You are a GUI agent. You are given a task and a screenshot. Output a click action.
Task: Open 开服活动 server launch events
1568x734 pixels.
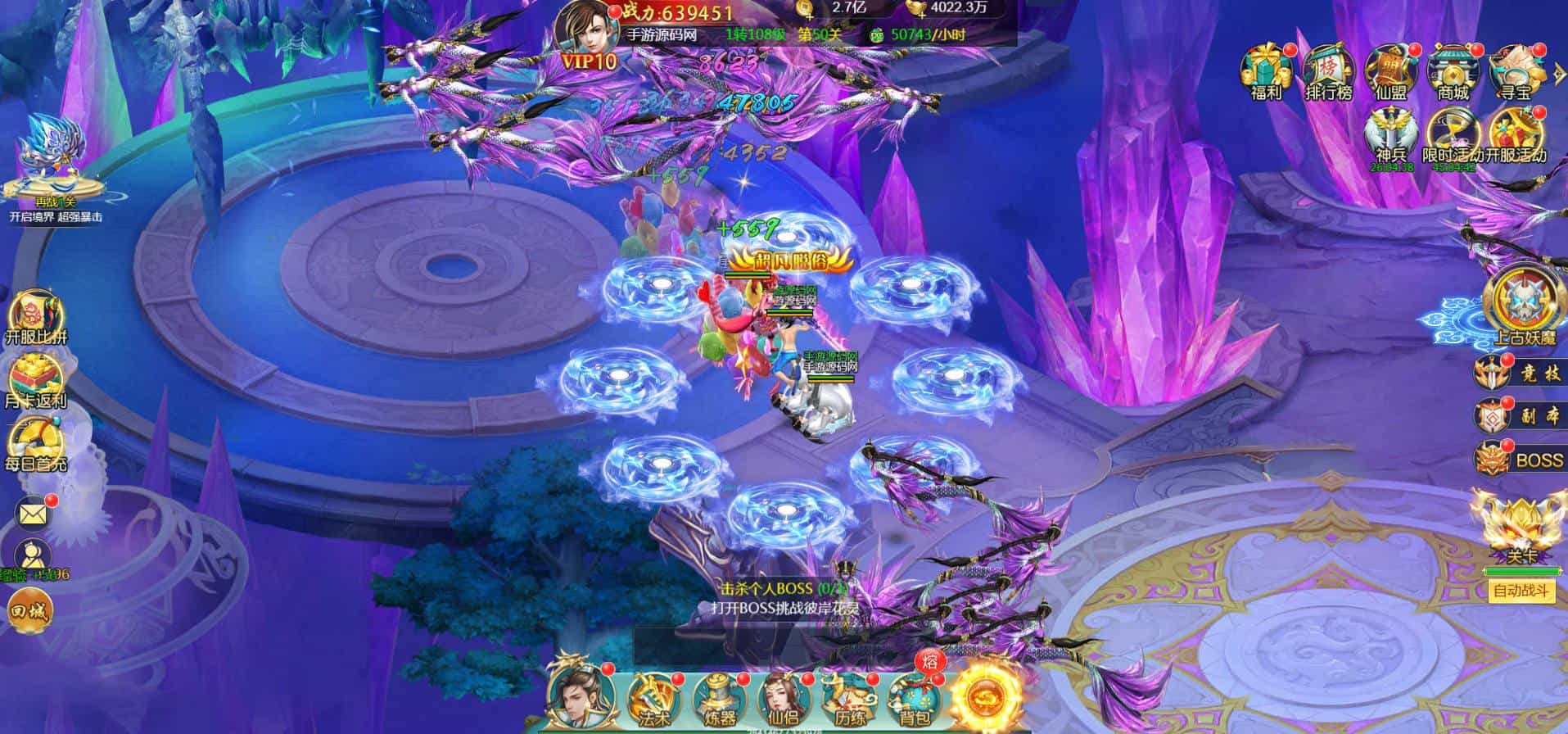[1516, 136]
